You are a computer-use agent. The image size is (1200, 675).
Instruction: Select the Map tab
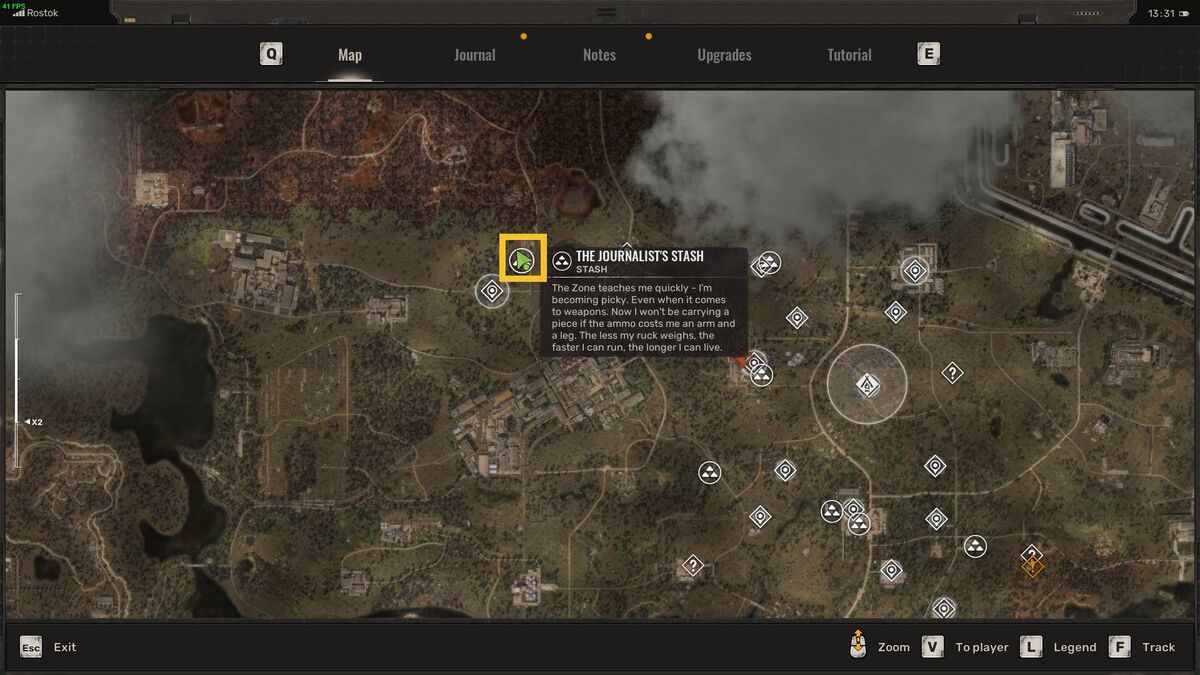point(350,55)
